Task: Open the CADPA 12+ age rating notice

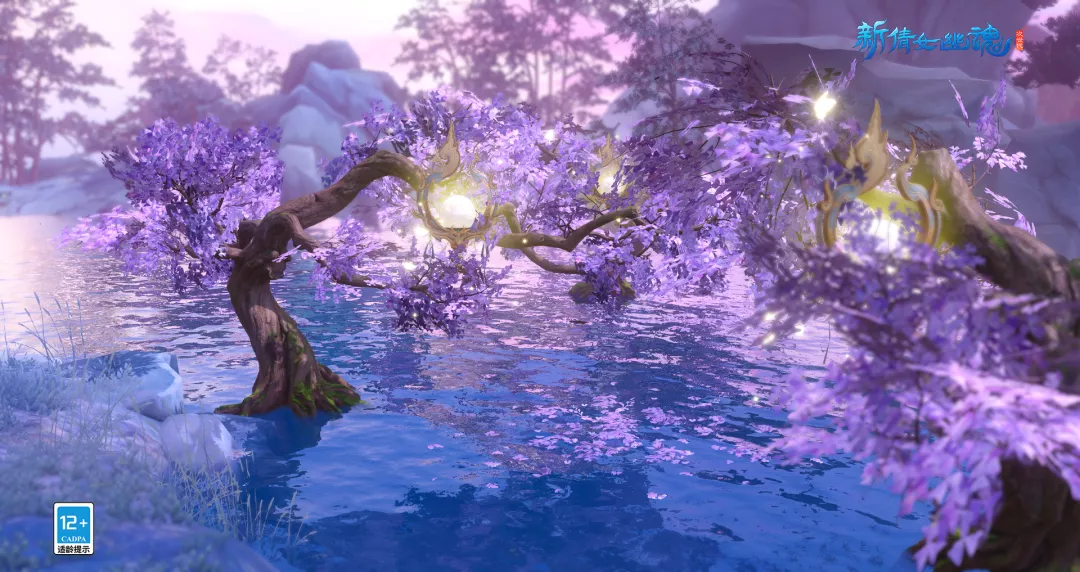Action: [73, 528]
